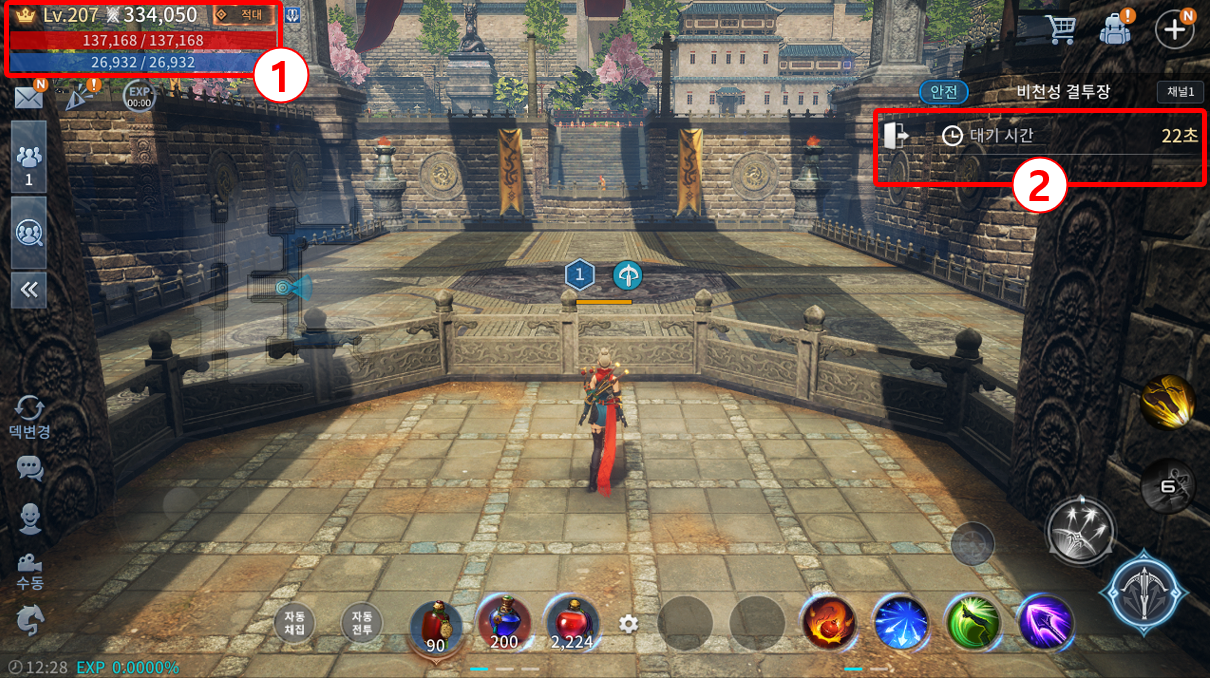
Task: Use the red pouch potion with 90
Action: pos(436,624)
